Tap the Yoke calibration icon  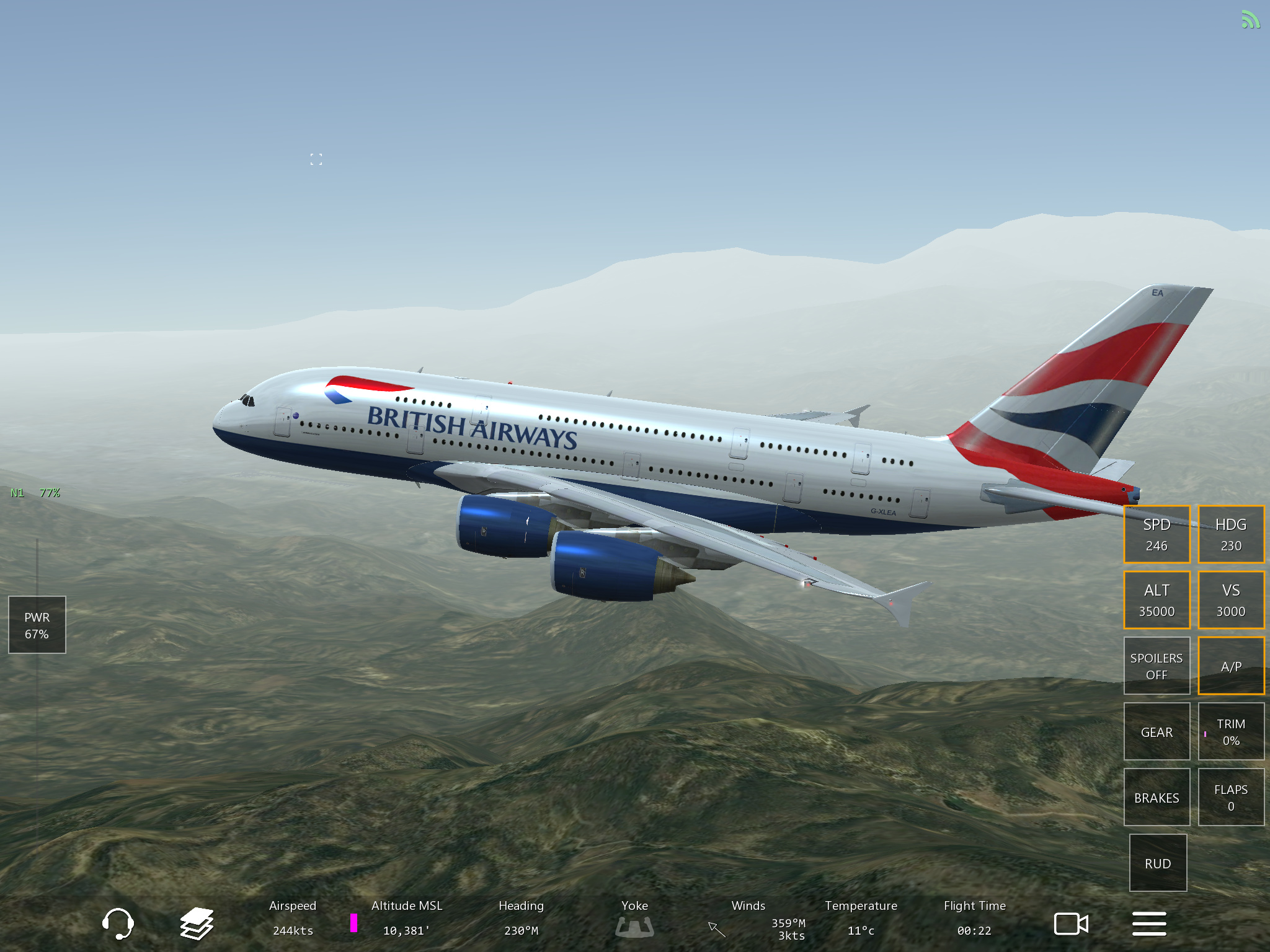pyautogui.click(x=634, y=927)
